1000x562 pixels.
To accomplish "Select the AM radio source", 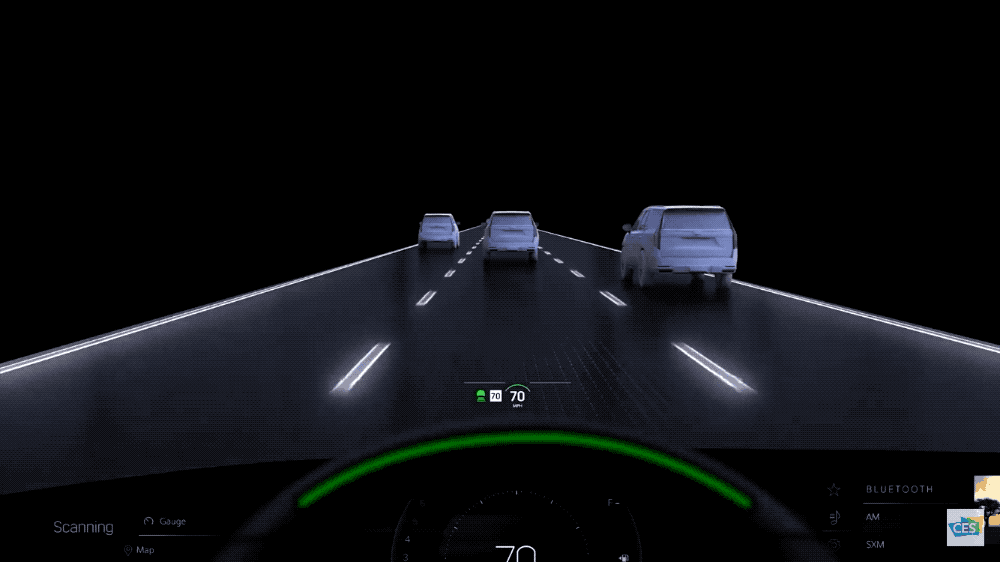I will click(874, 517).
